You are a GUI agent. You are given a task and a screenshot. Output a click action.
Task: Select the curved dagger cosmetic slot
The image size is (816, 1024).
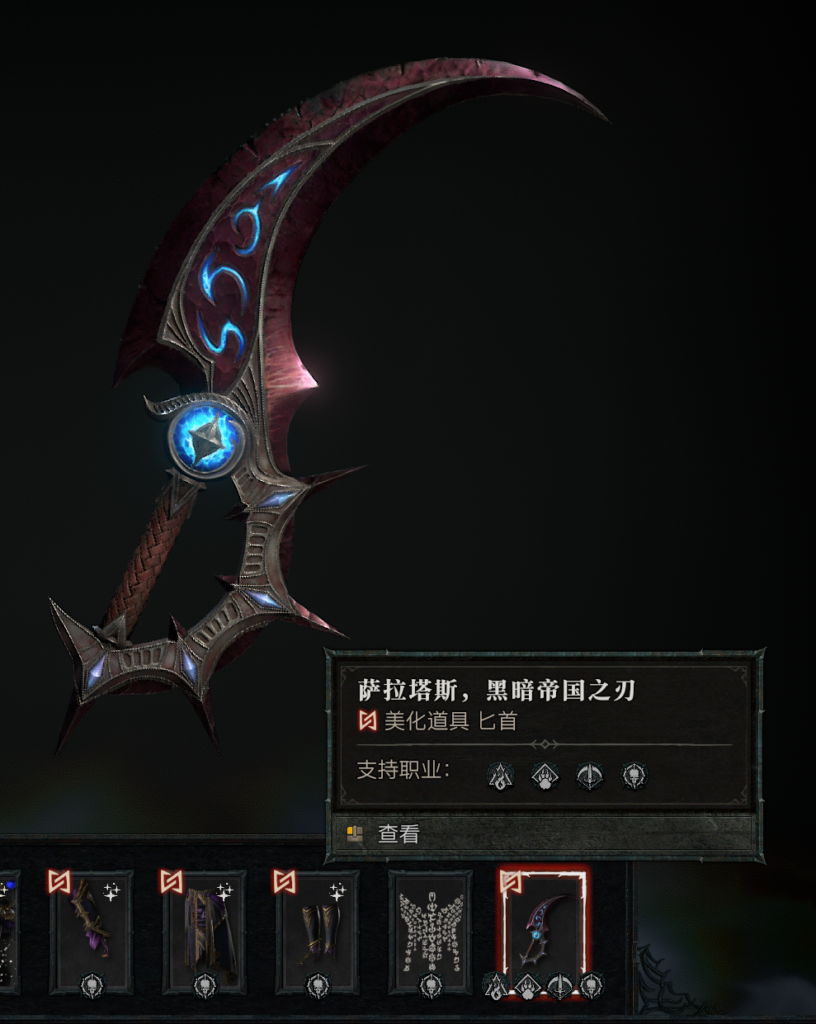(543, 930)
